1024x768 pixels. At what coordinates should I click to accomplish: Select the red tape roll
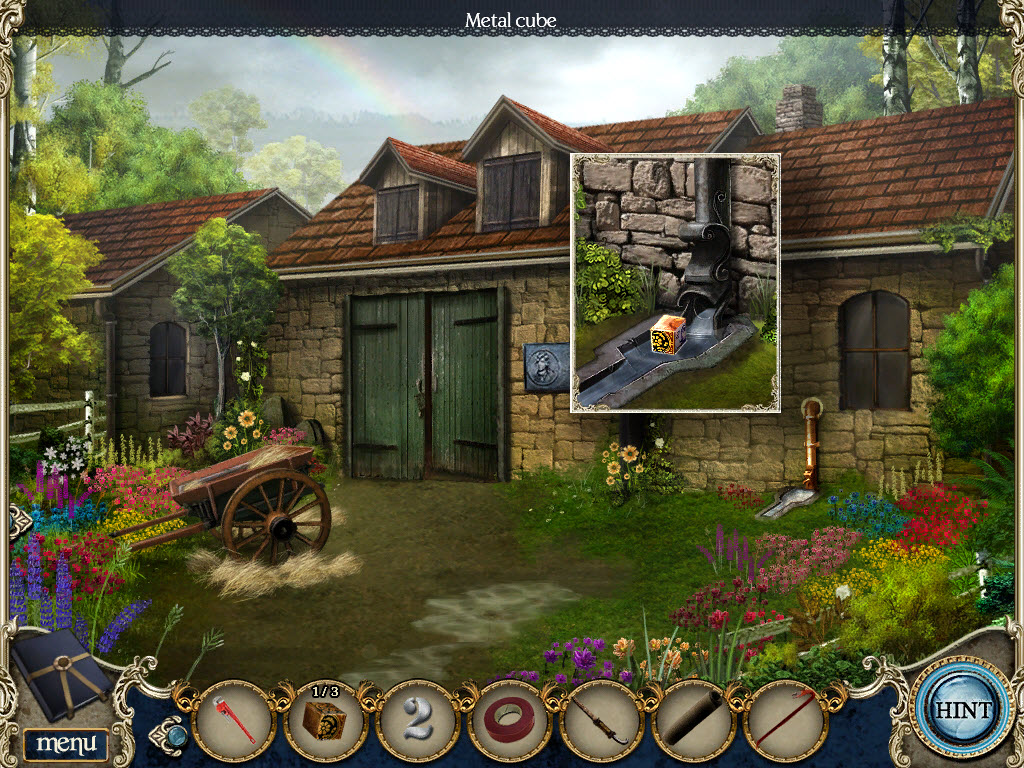(510, 720)
